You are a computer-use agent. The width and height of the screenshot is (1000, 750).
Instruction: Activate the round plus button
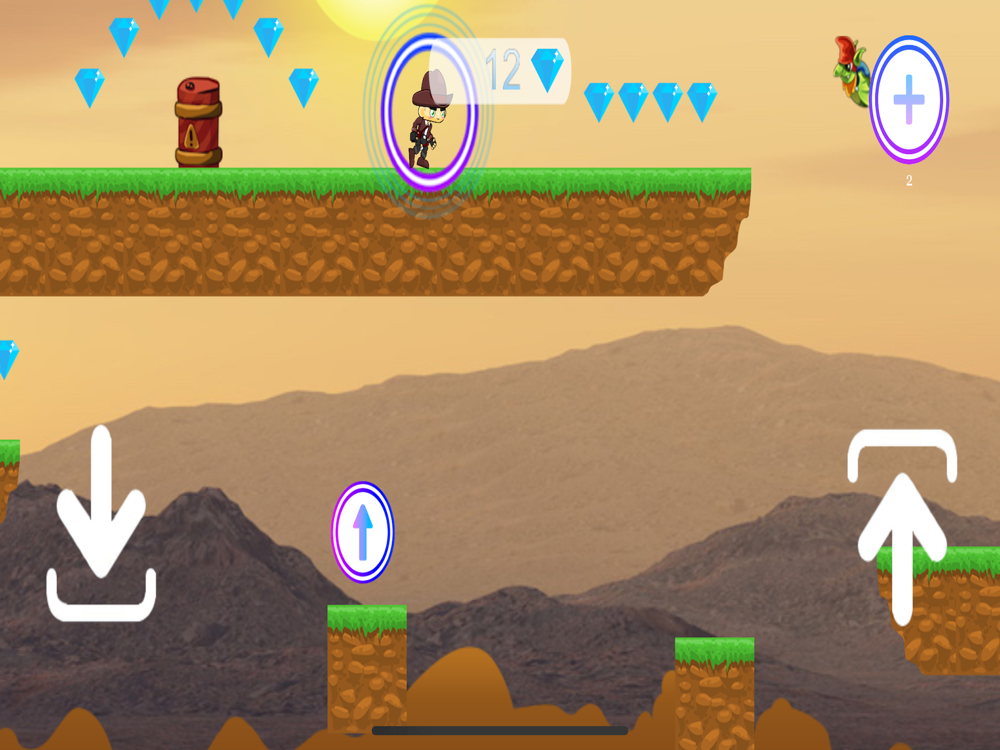click(x=908, y=100)
